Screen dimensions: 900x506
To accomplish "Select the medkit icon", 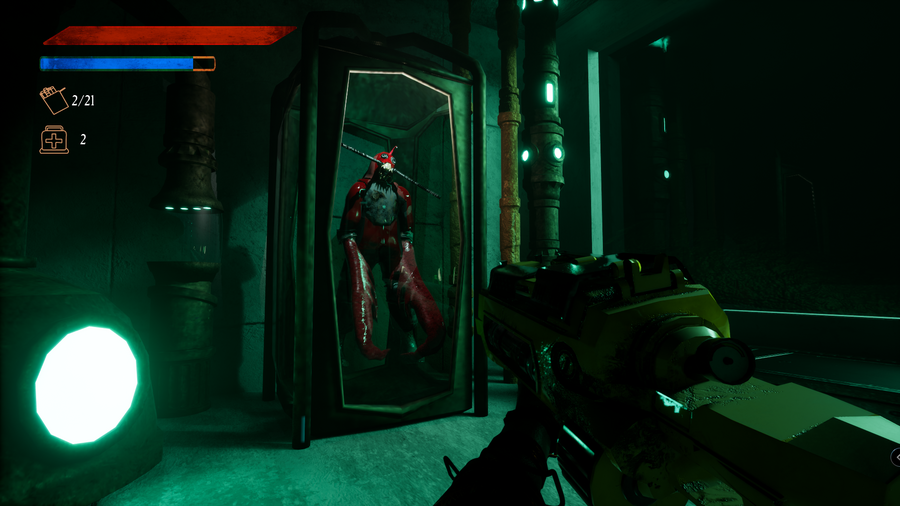I will click(x=54, y=139).
